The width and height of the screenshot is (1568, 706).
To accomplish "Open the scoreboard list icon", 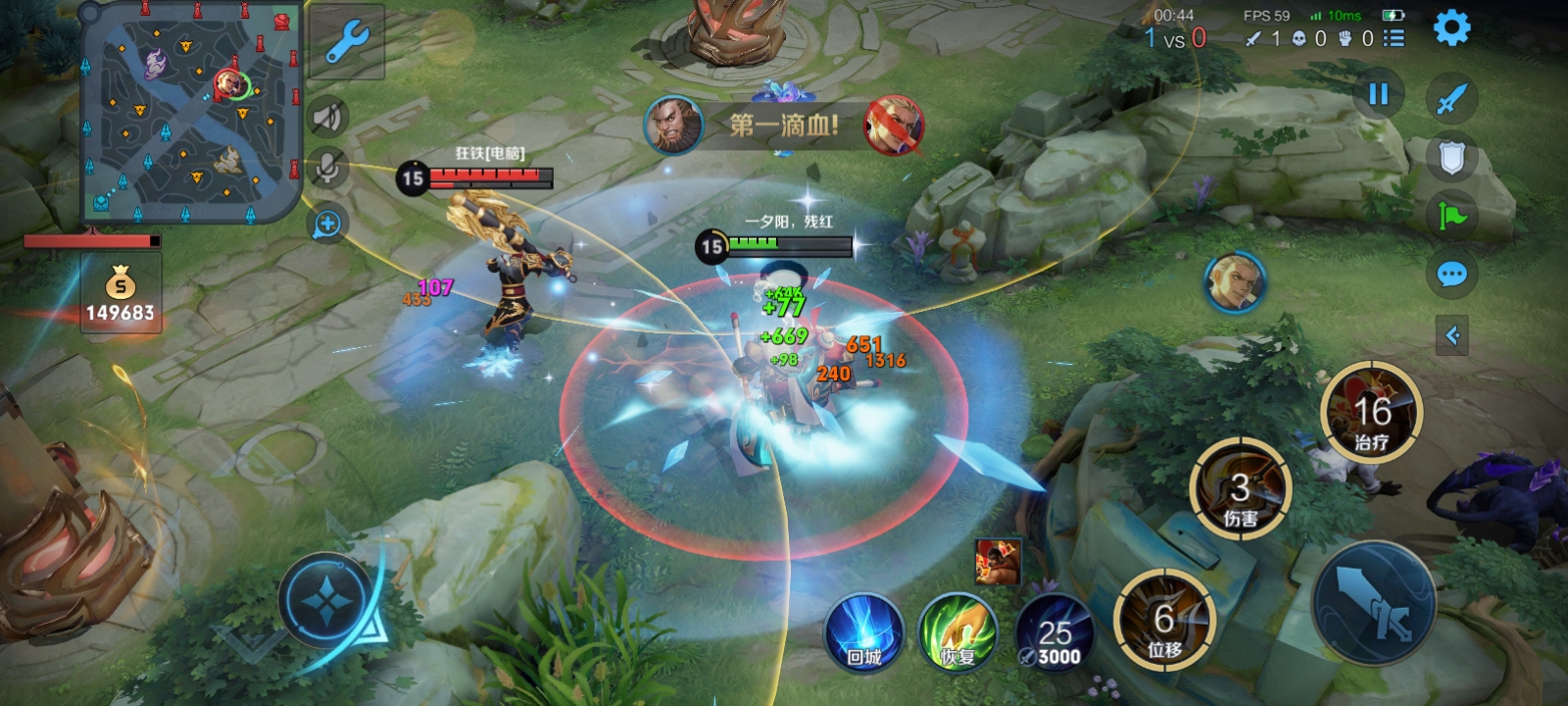I will point(1394,38).
